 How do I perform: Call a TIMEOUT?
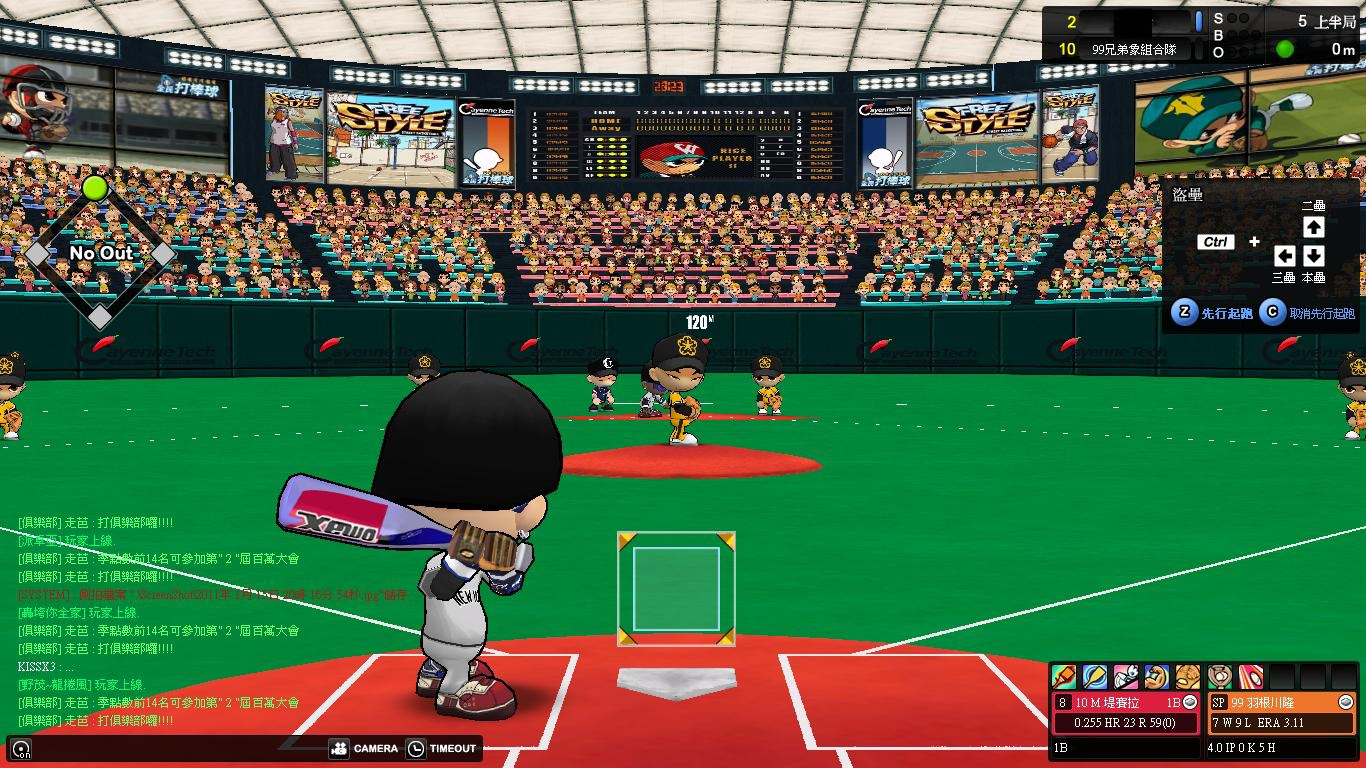441,748
